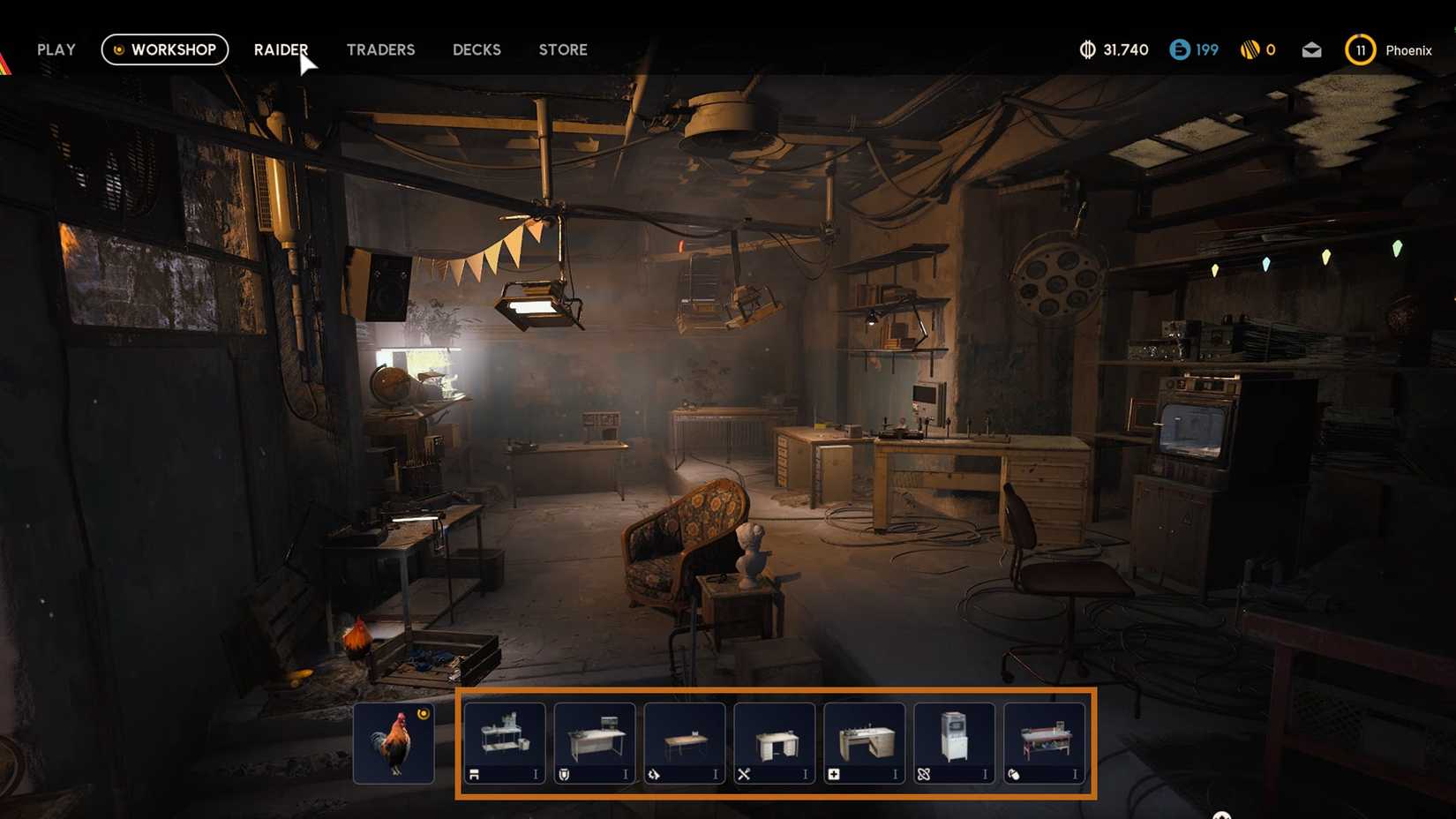The width and height of the screenshot is (1456, 819).
Task: Open the TRADERS section
Action: pyautogui.click(x=380, y=49)
